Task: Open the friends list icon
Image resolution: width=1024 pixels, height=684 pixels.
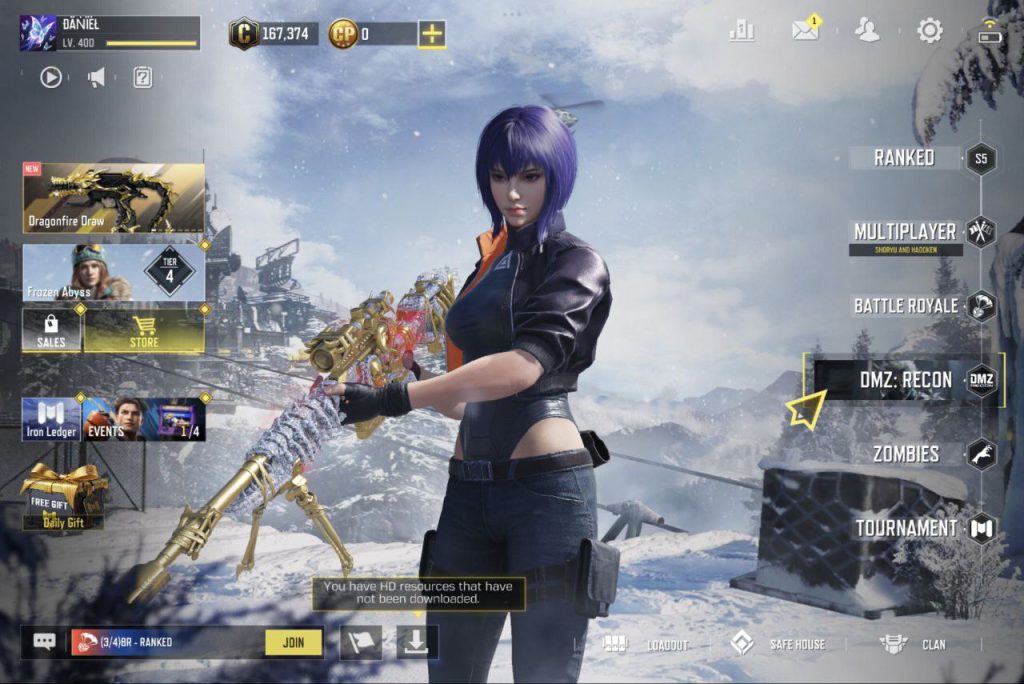Action: 867,30
